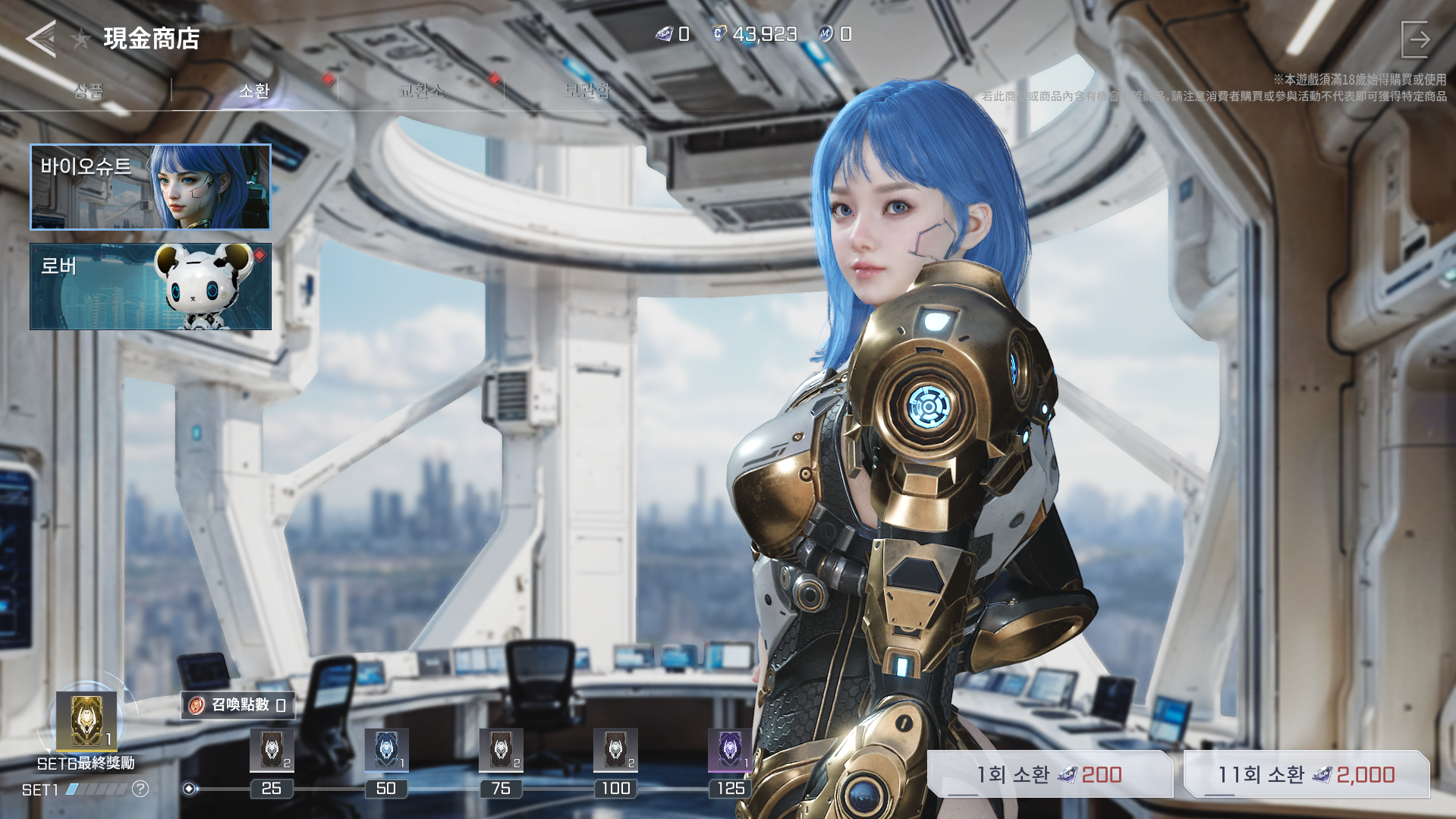Inspect the blue 50-point milestone reward card
Screen dimensions: 1456x819
(386, 750)
